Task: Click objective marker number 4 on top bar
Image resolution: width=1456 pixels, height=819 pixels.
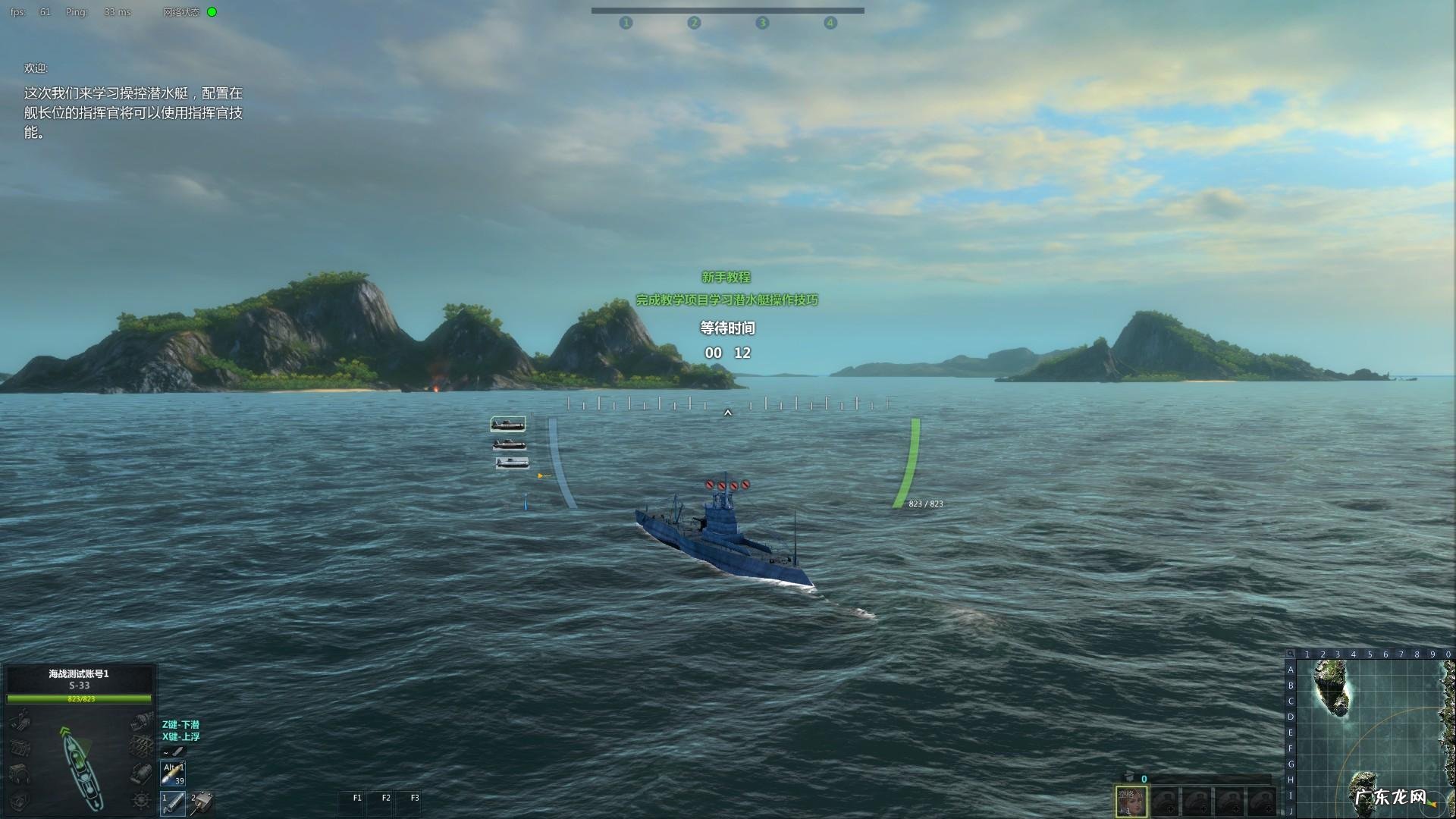Action: coord(830,23)
